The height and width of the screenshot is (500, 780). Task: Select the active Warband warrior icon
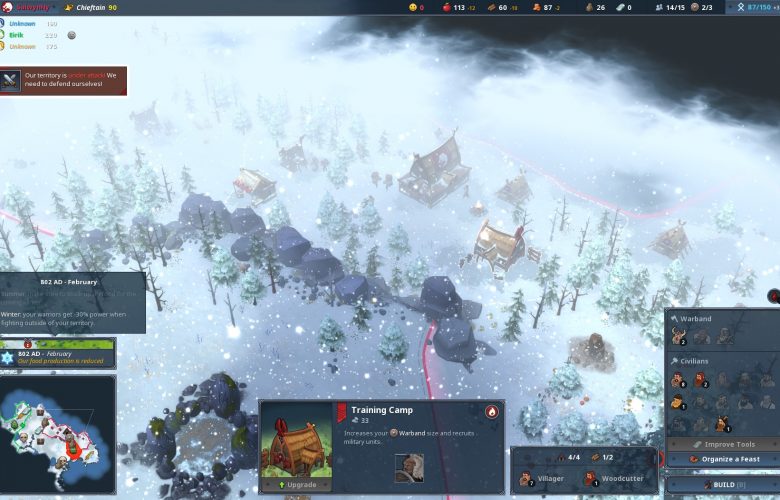pyautogui.click(x=681, y=337)
